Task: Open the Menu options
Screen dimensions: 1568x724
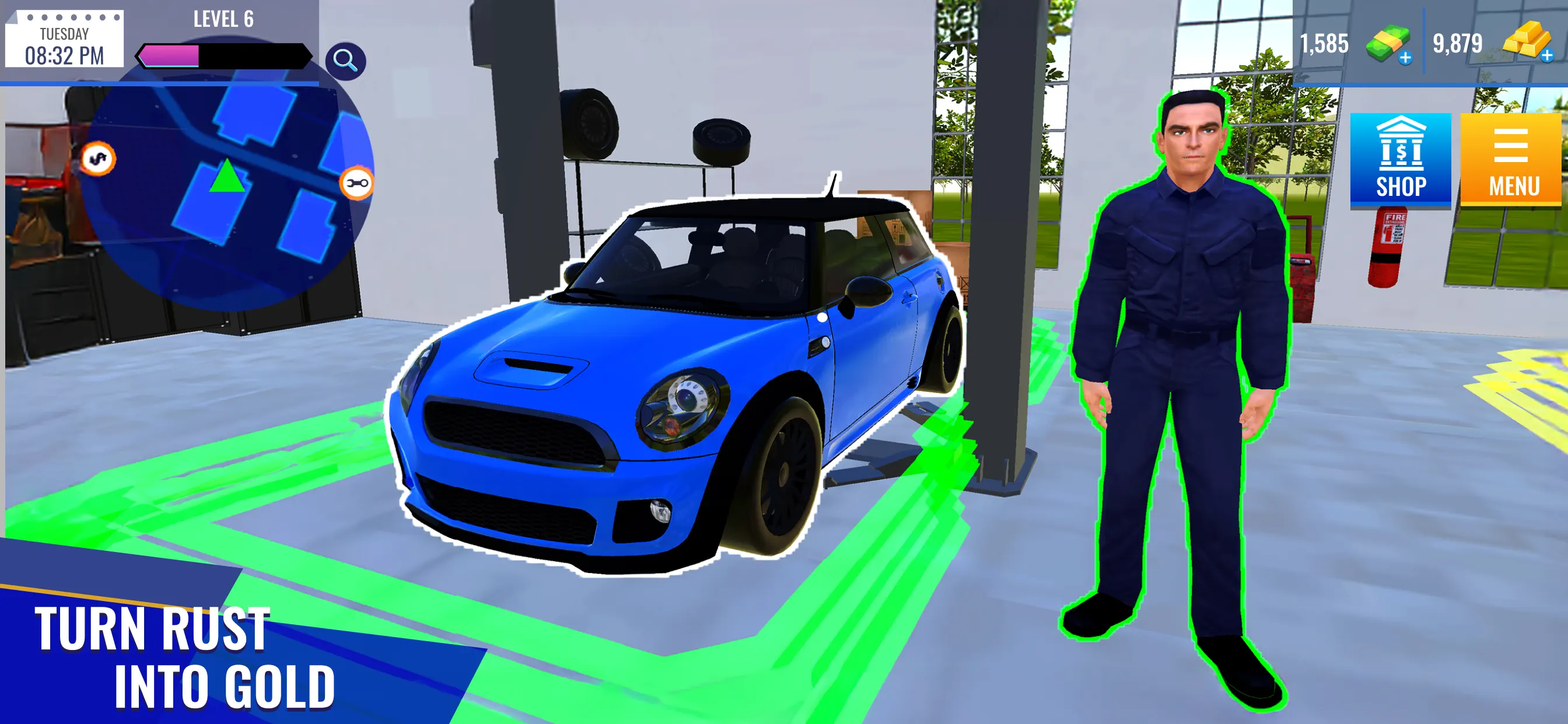Action: (1513, 155)
